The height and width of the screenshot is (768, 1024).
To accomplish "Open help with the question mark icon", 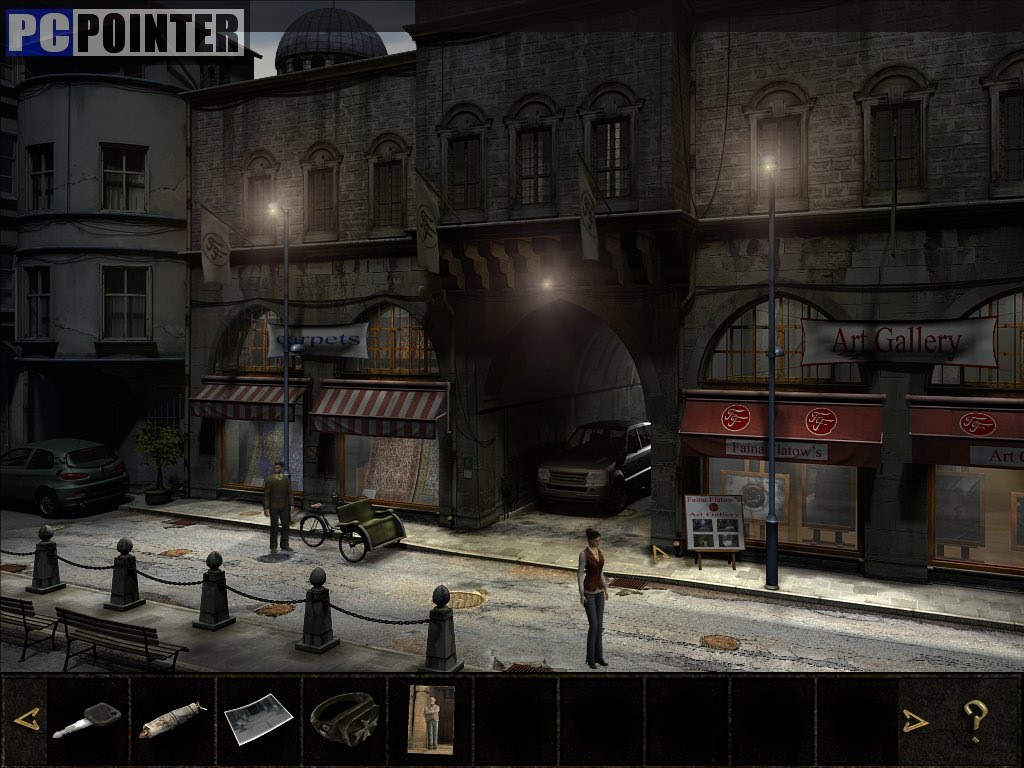I will pos(975,719).
